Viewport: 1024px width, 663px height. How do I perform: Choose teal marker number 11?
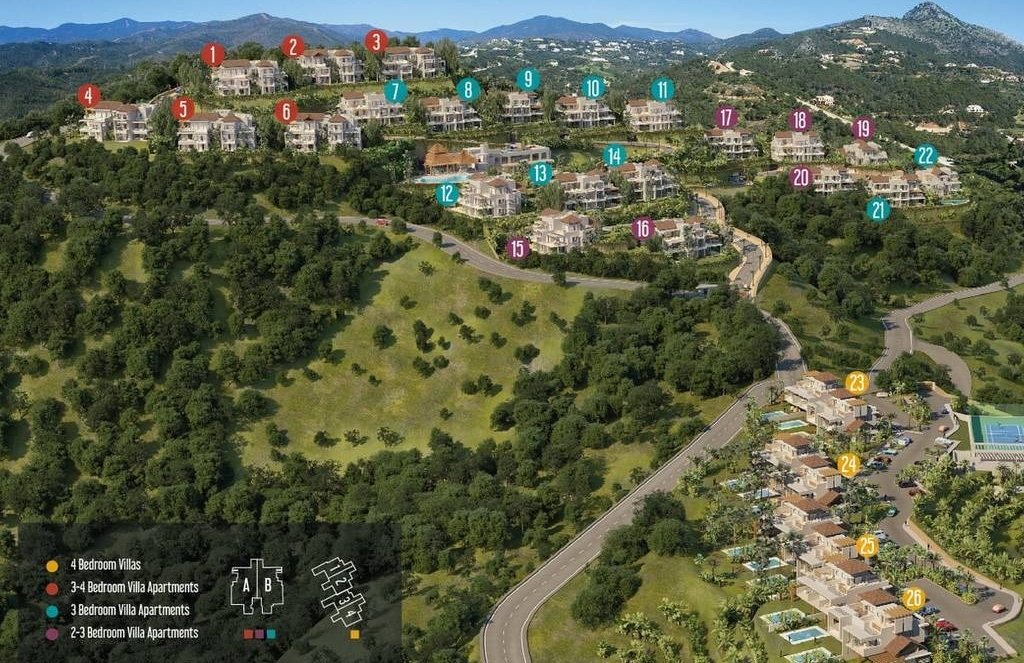click(662, 89)
